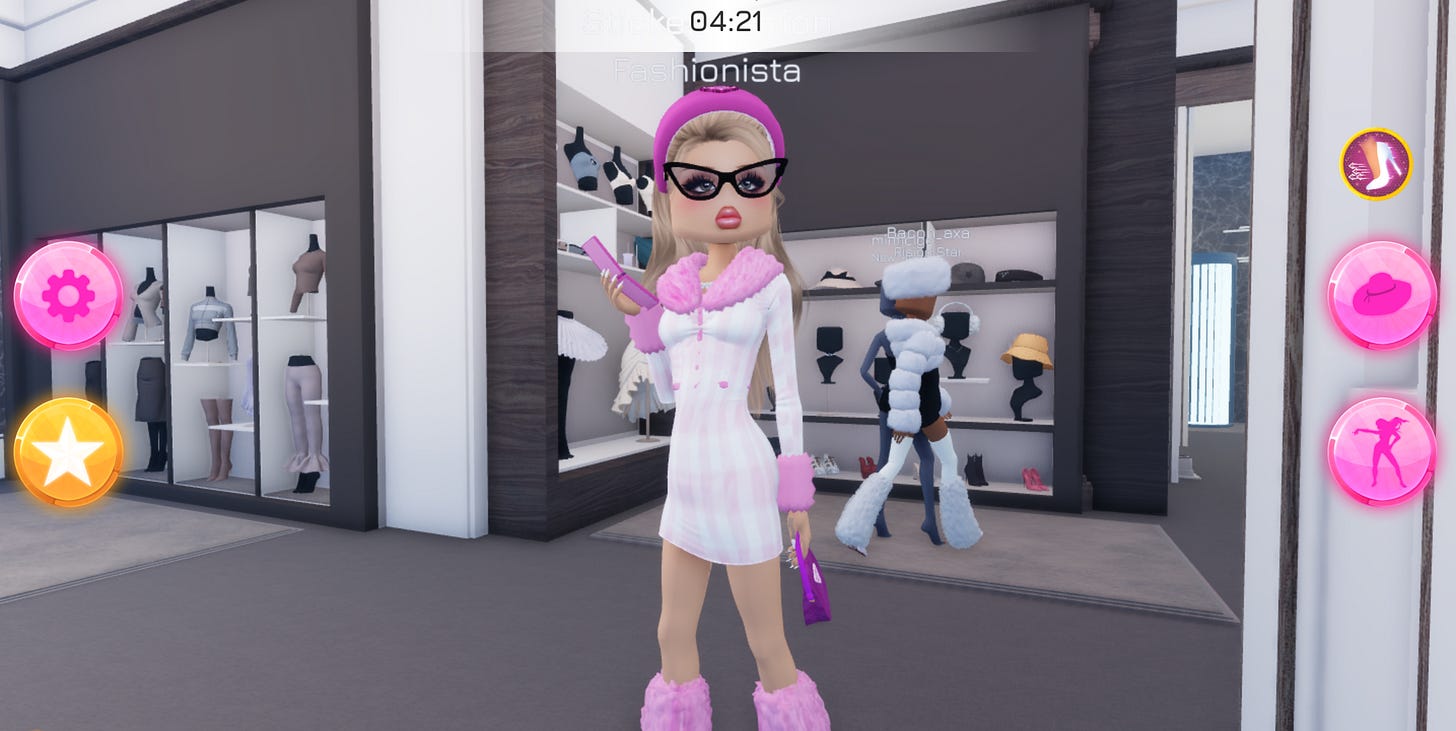Click the minncigb username text
1456x731 pixels.
[896, 242]
